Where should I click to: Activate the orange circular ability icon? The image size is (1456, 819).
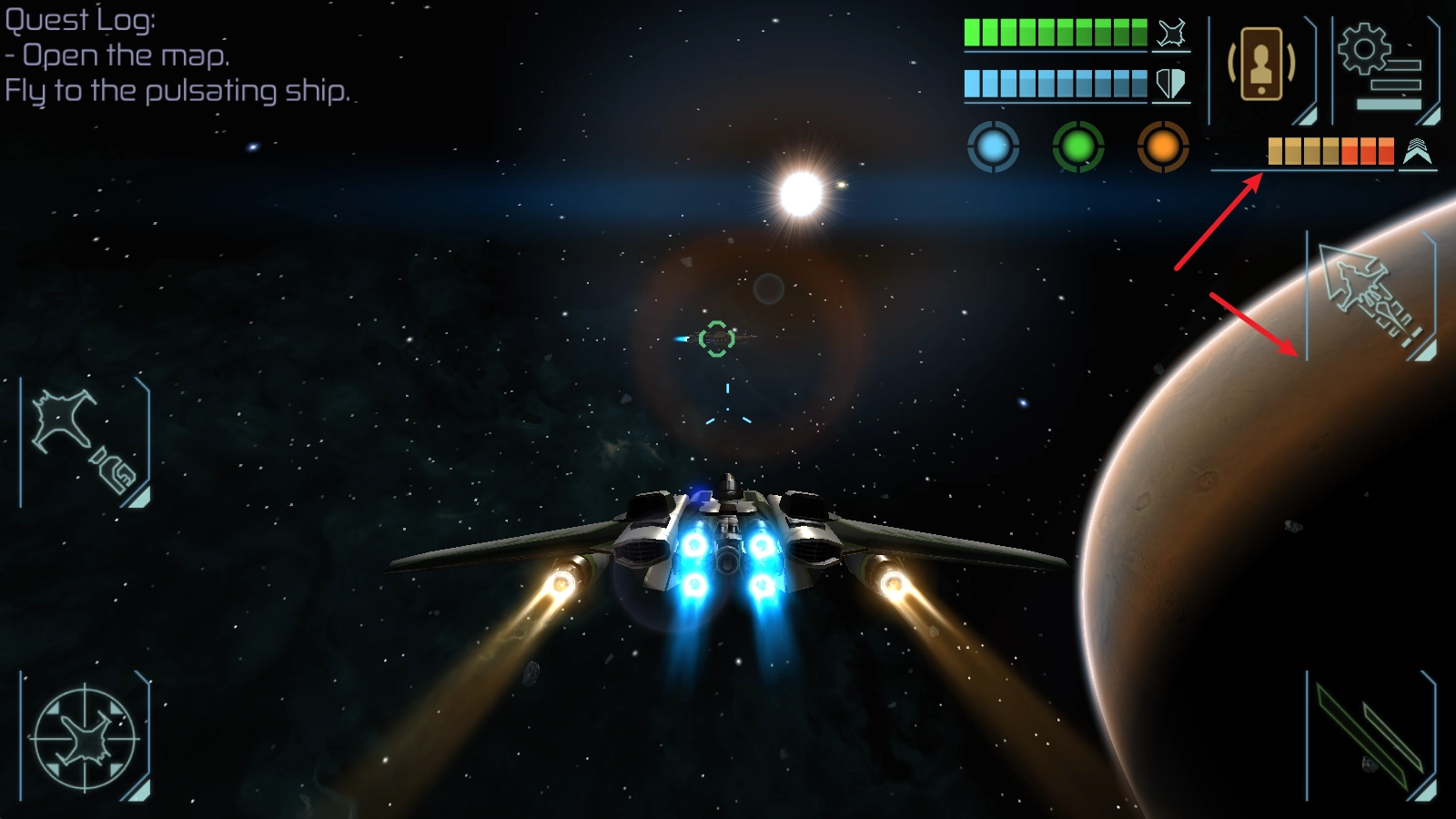[x=1162, y=147]
